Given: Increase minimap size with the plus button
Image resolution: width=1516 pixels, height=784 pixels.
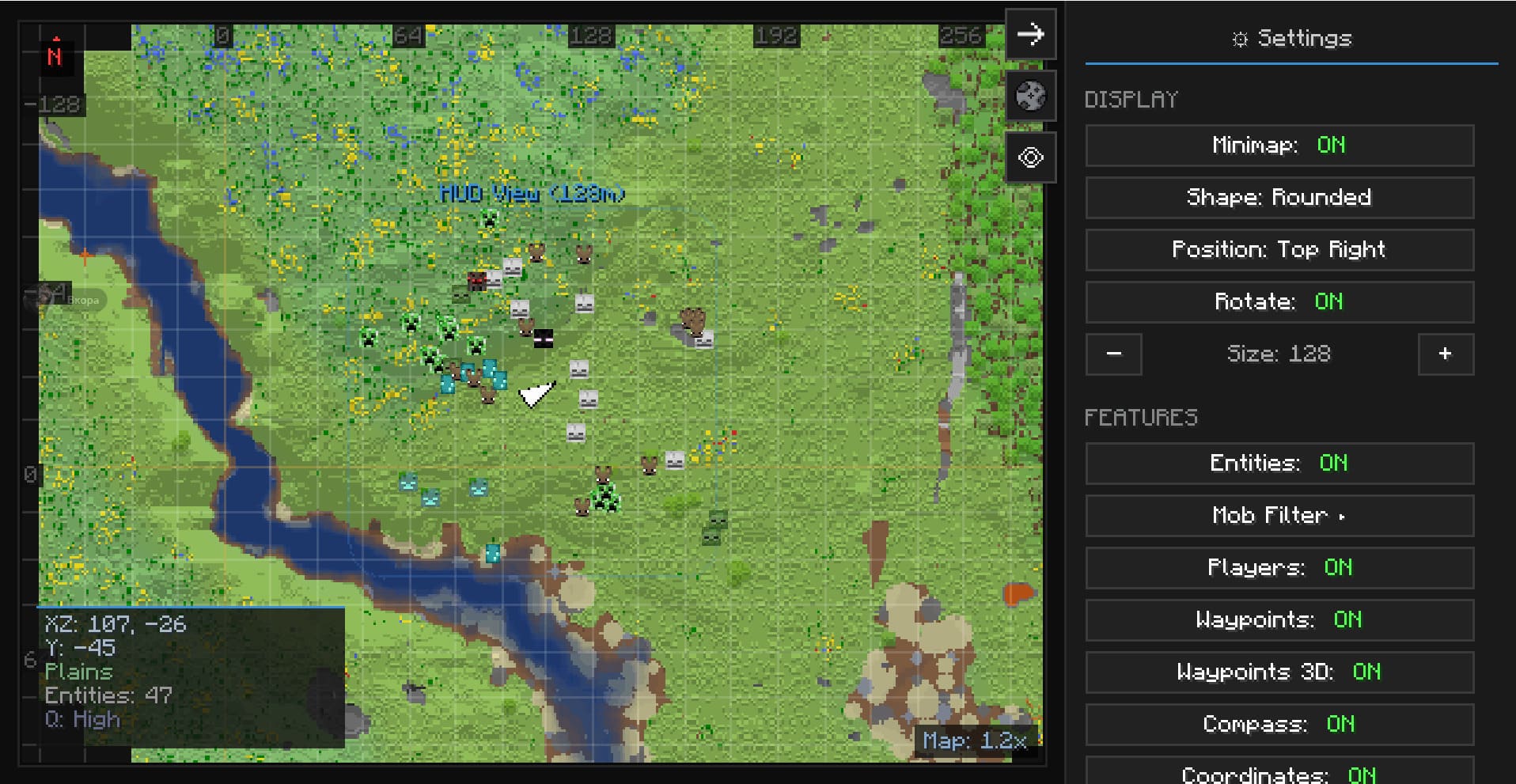Looking at the screenshot, I should pyautogui.click(x=1445, y=354).
